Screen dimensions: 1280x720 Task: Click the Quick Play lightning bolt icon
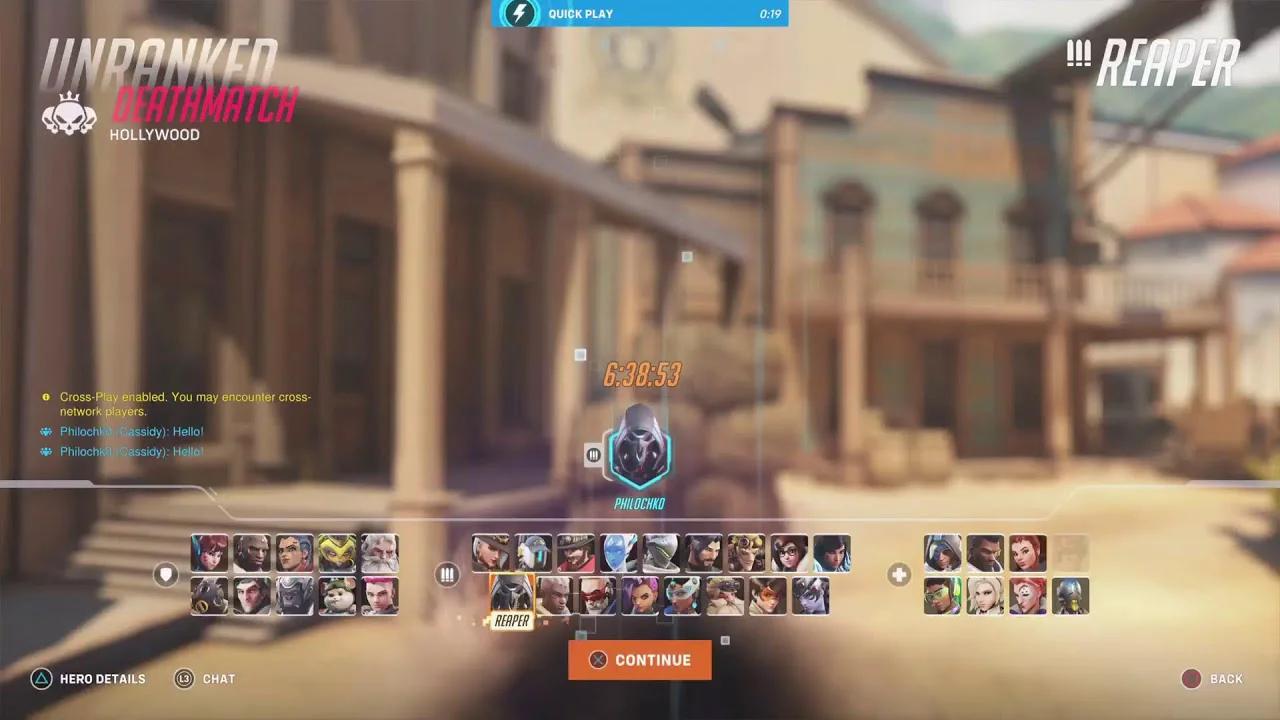[x=519, y=14]
